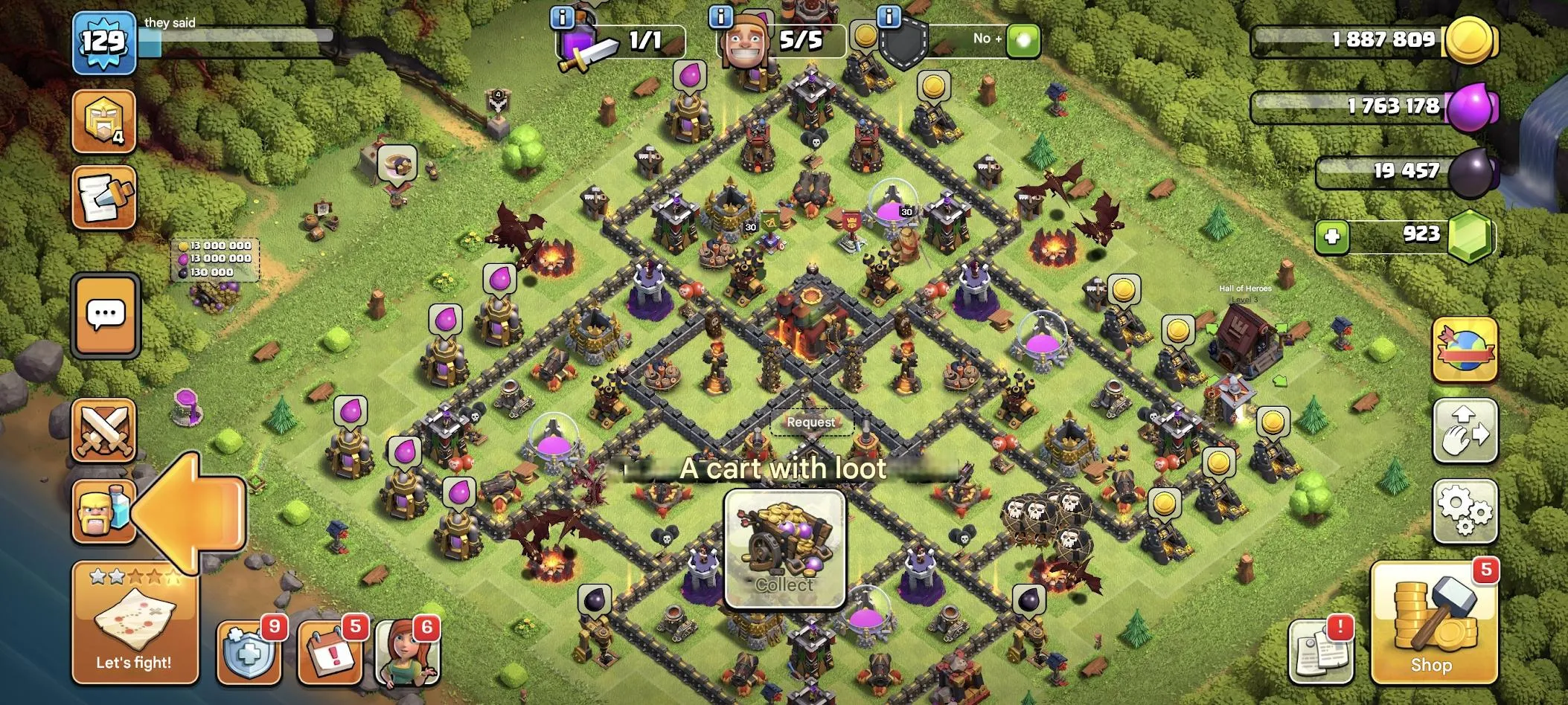The width and height of the screenshot is (1568, 705).
Task: Open the clan league badge icon
Action: point(104,119)
